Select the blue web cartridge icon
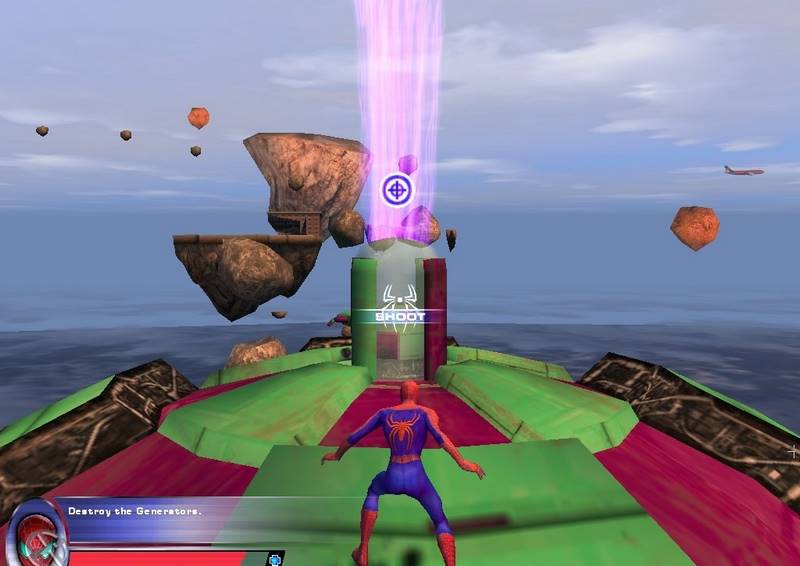800x566 pixels. [274, 558]
